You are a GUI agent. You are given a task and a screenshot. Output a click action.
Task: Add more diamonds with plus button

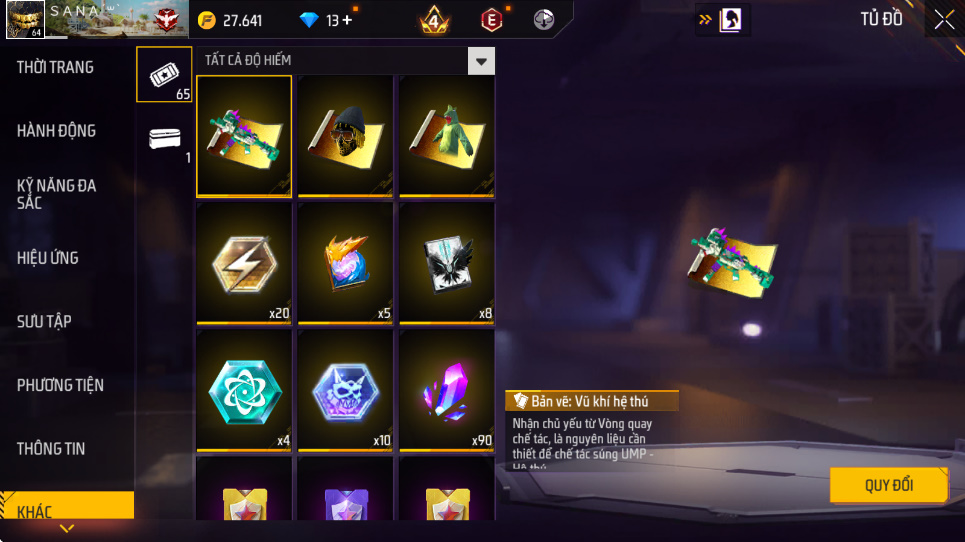(x=347, y=20)
